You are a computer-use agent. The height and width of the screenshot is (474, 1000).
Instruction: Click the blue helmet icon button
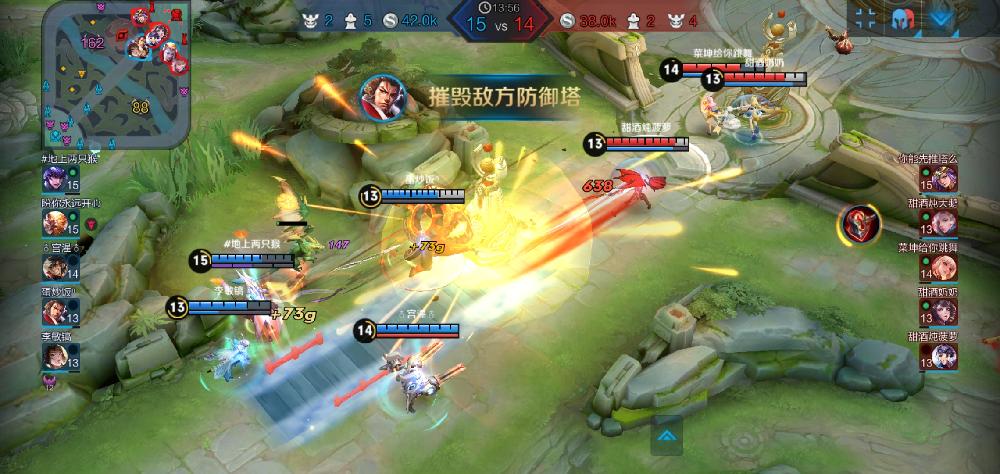[902, 18]
